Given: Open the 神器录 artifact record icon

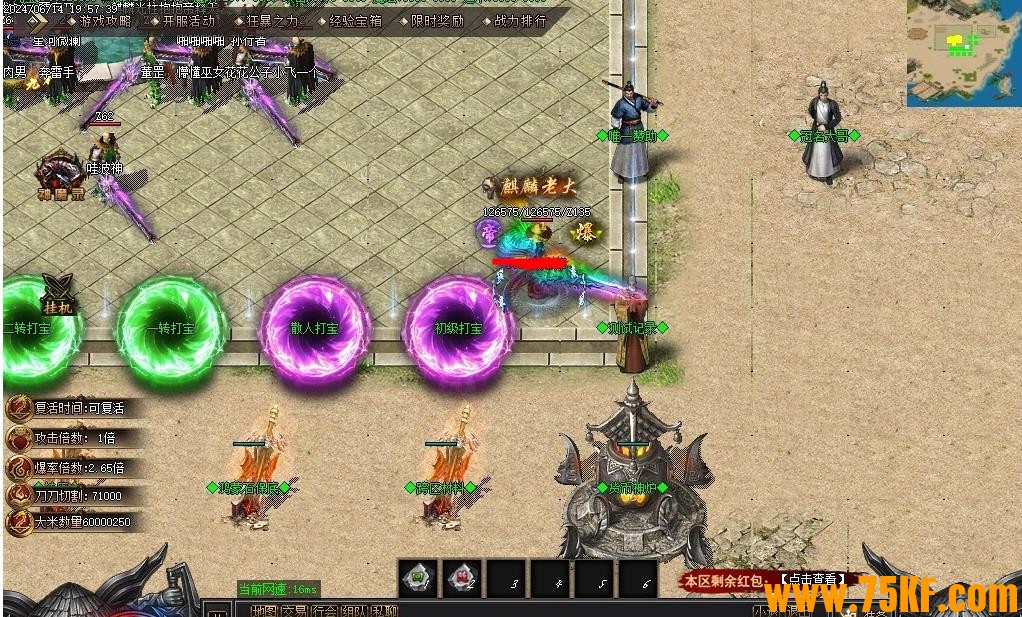Looking at the screenshot, I should point(60,178).
